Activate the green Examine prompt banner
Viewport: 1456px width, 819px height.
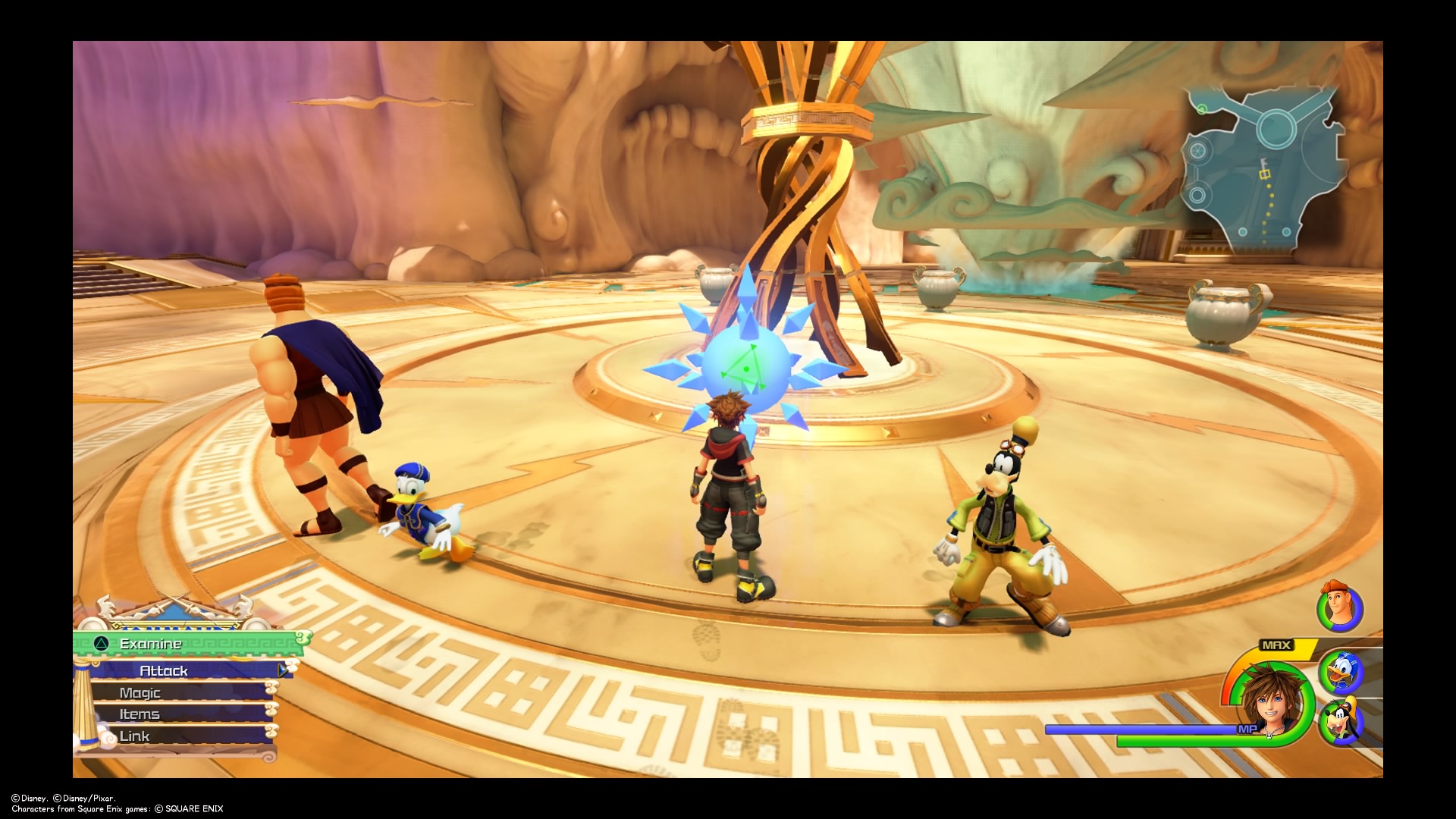pyautogui.click(x=152, y=644)
